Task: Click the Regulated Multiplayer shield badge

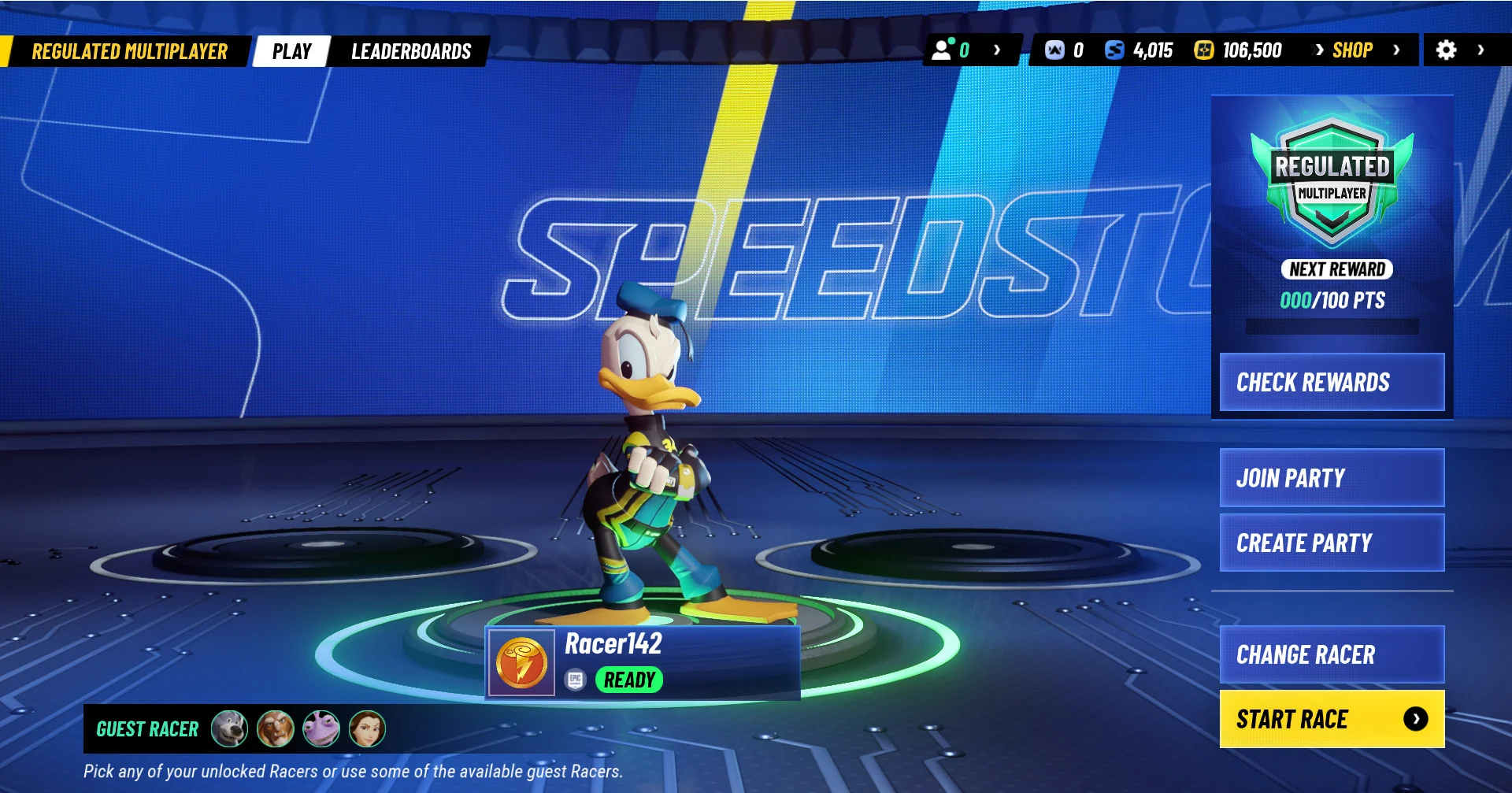Action: [1332, 181]
